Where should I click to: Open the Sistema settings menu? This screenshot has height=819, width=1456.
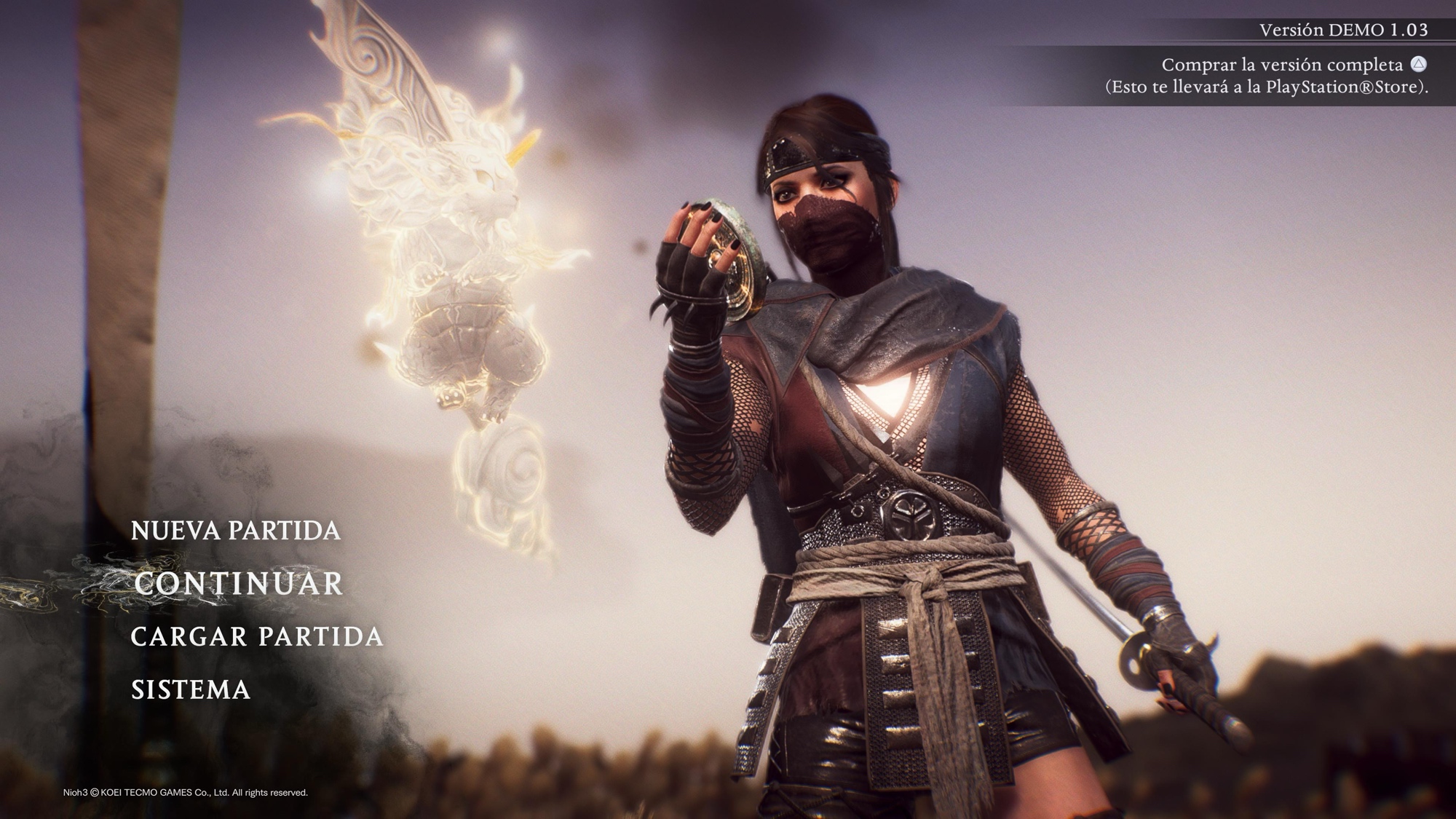click(191, 690)
